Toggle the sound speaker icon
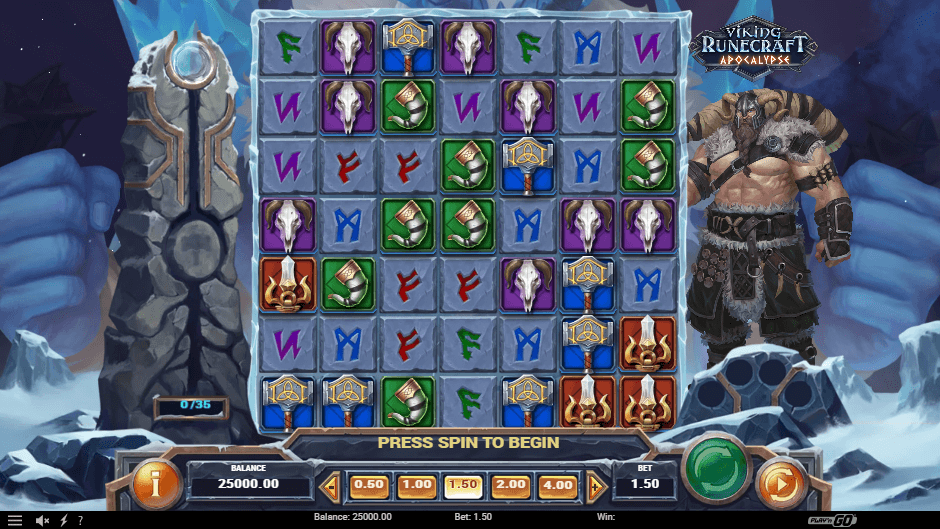This screenshot has height=529, width=940. (44, 520)
